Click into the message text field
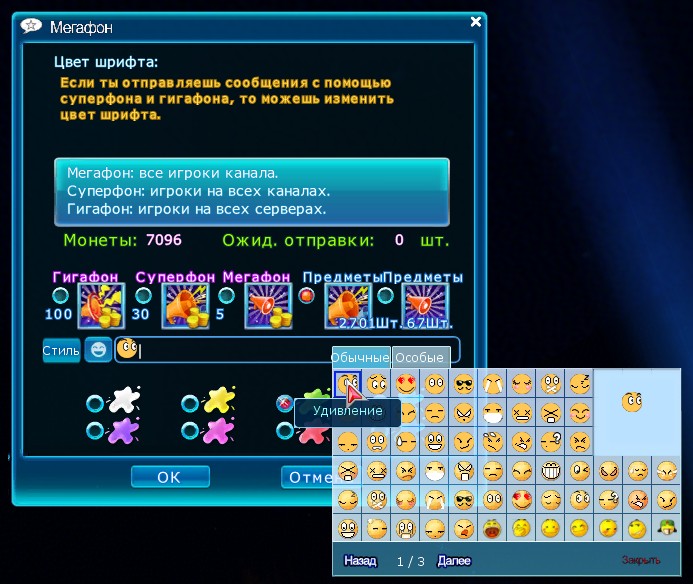Viewport: 693px width, 584px height. pos(290,350)
